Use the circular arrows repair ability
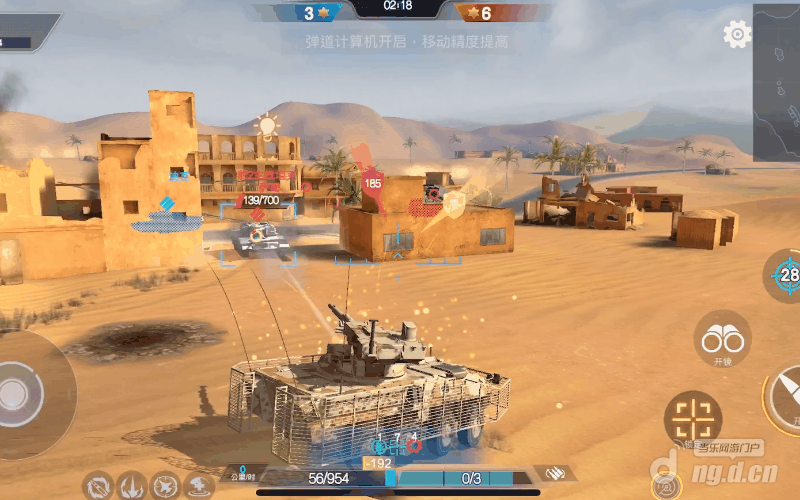 click(99, 487)
